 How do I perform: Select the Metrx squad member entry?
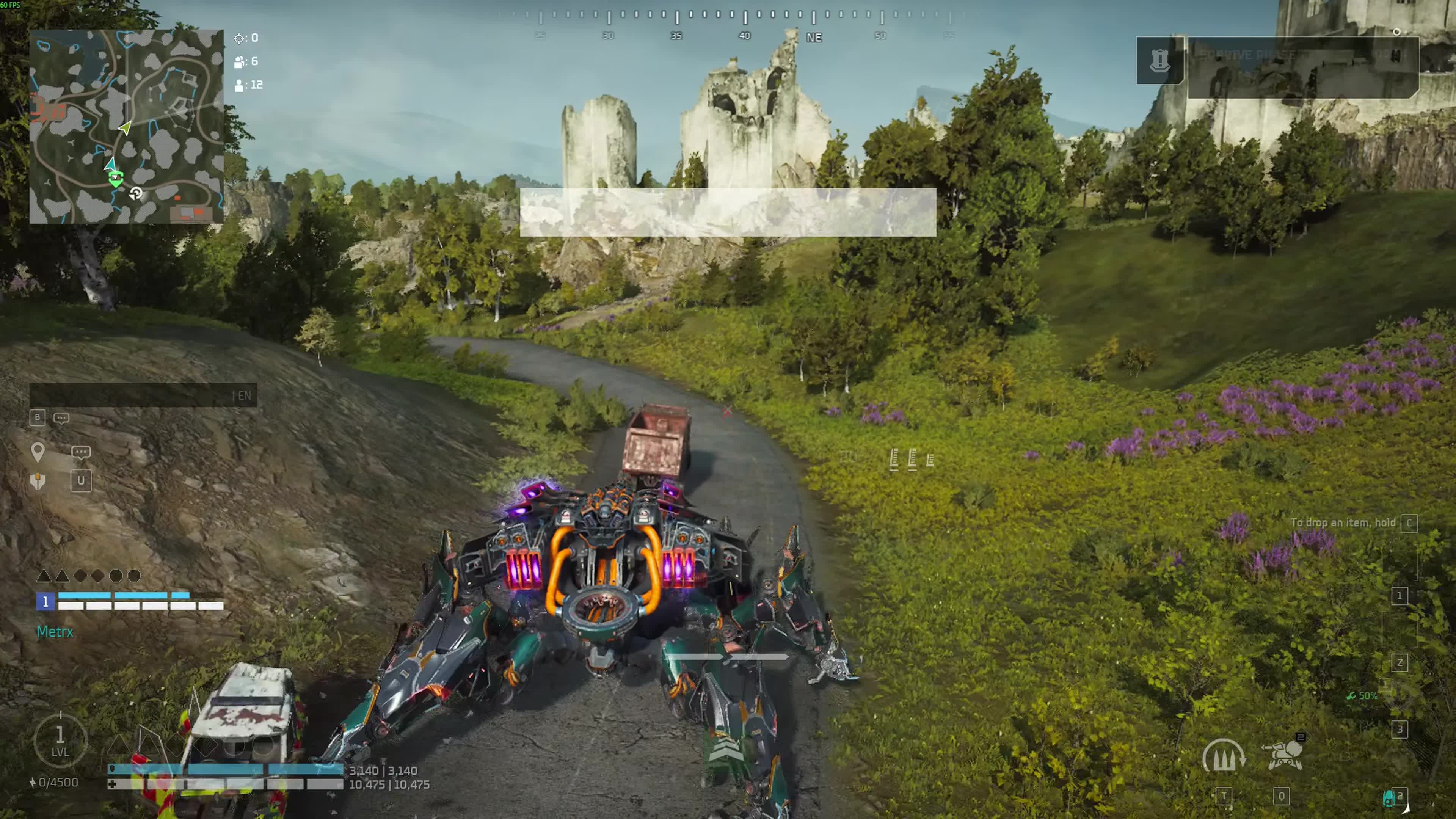point(55,631)
